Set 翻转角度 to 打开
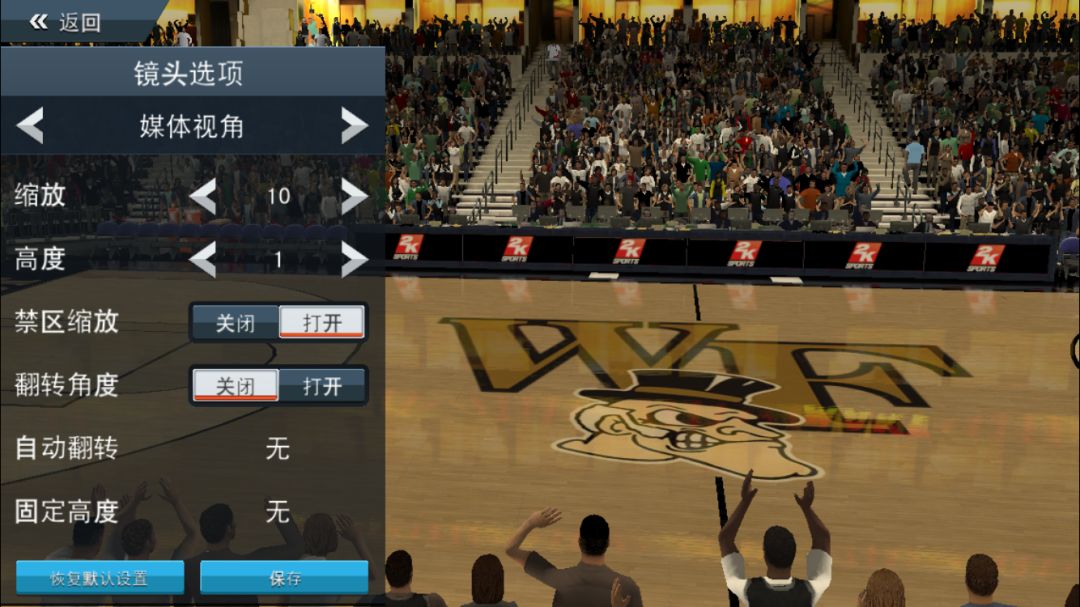 click(x=321, y=386)
